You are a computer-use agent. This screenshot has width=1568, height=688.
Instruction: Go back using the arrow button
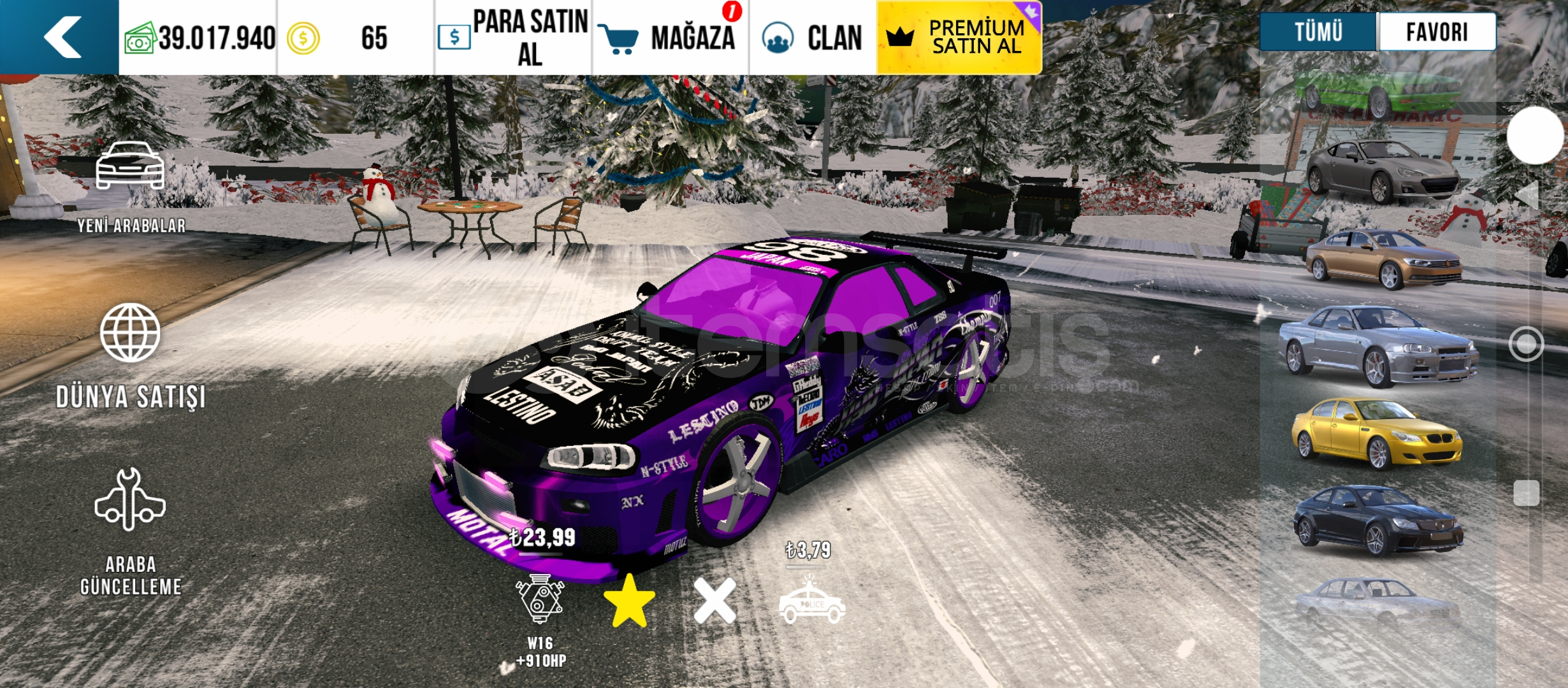[62, 37]
